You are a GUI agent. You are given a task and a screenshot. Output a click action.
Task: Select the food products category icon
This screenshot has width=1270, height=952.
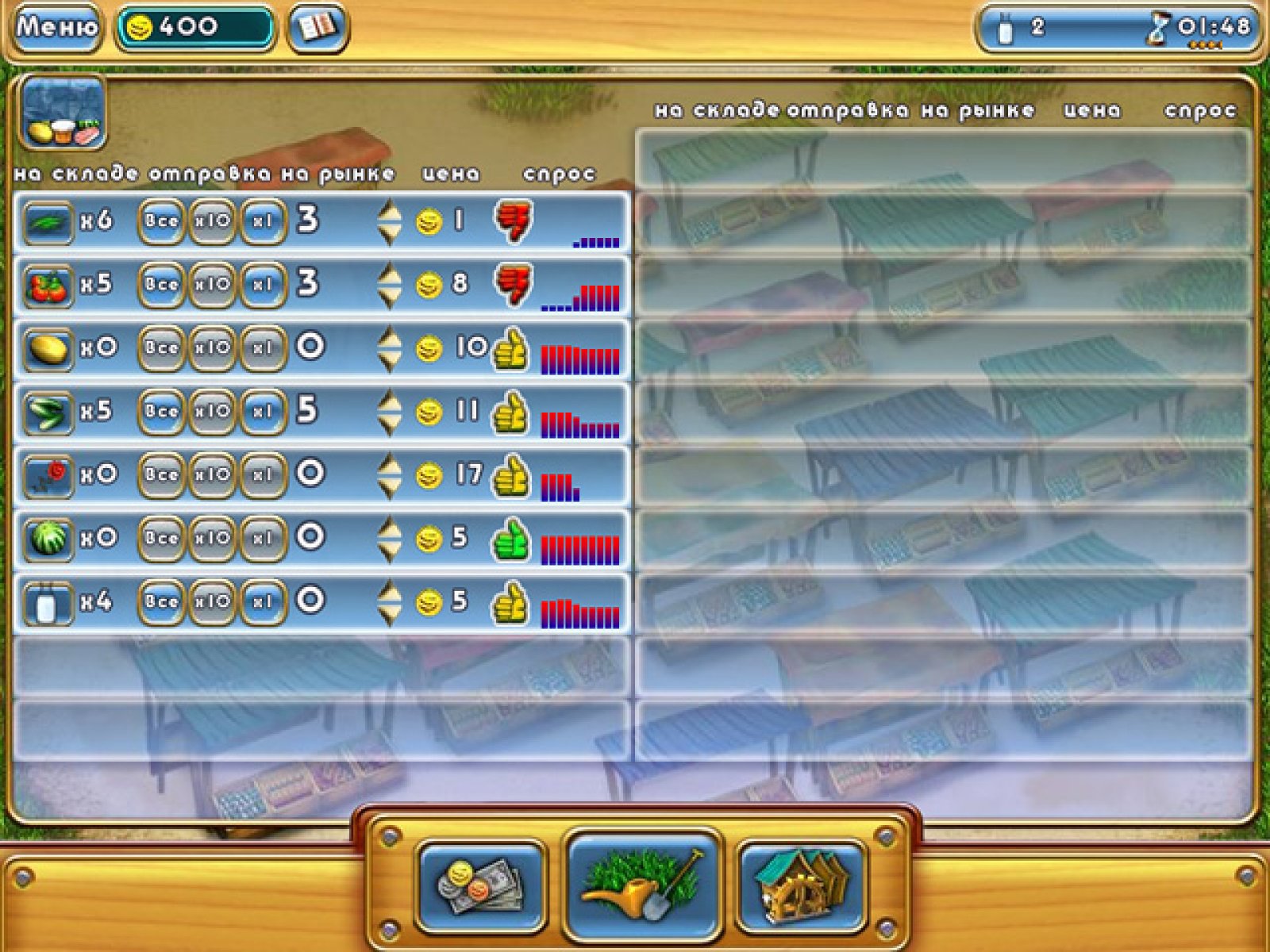63,113
